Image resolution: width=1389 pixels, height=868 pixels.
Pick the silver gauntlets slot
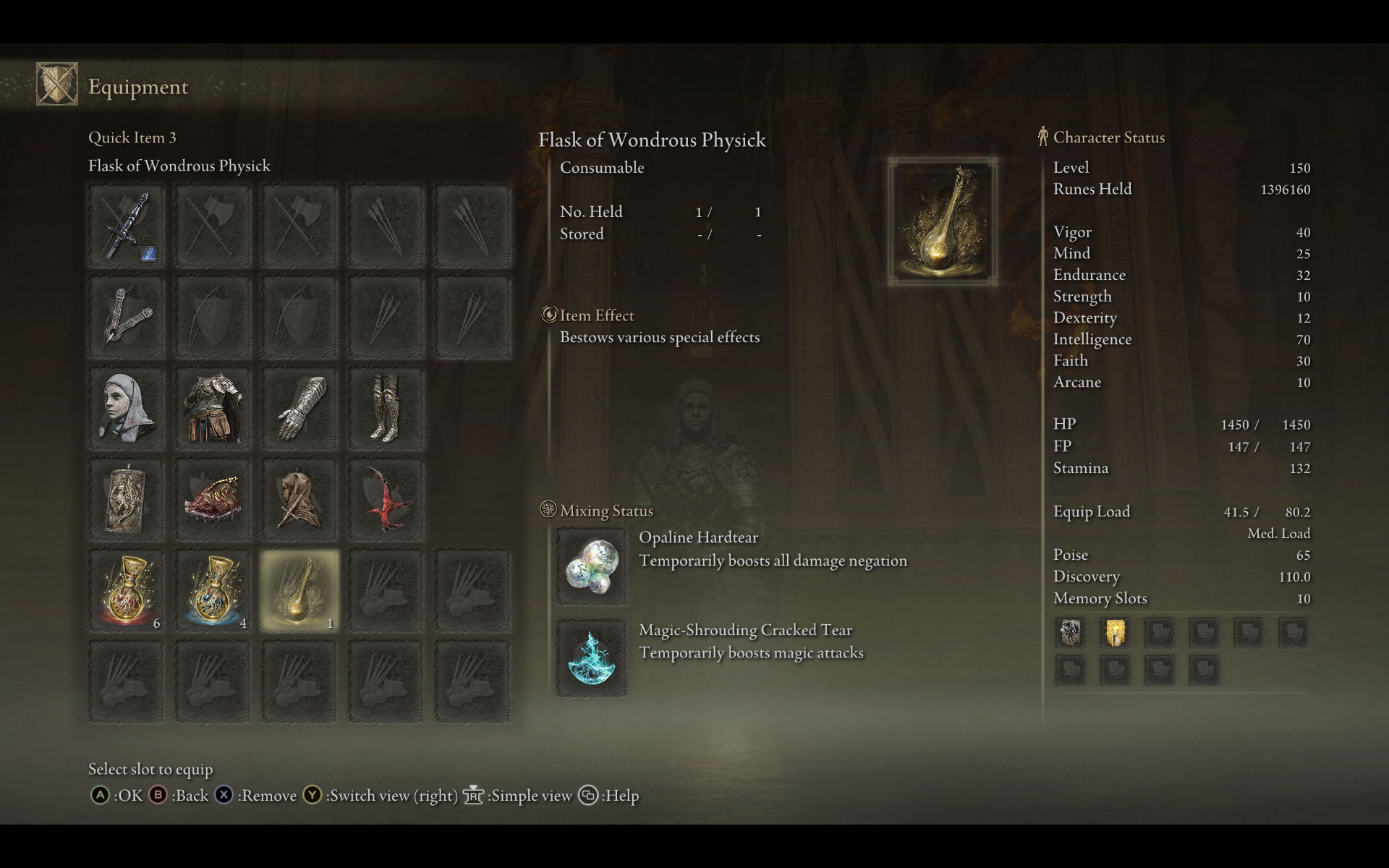coord(300,409)
